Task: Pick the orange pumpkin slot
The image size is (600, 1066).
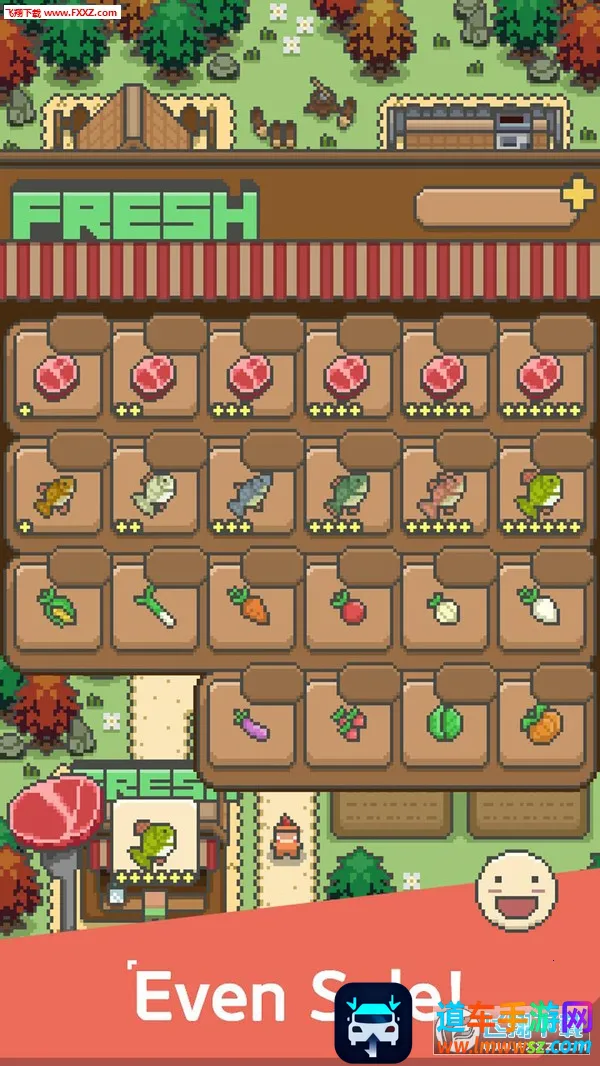Action: click(541, 723)
